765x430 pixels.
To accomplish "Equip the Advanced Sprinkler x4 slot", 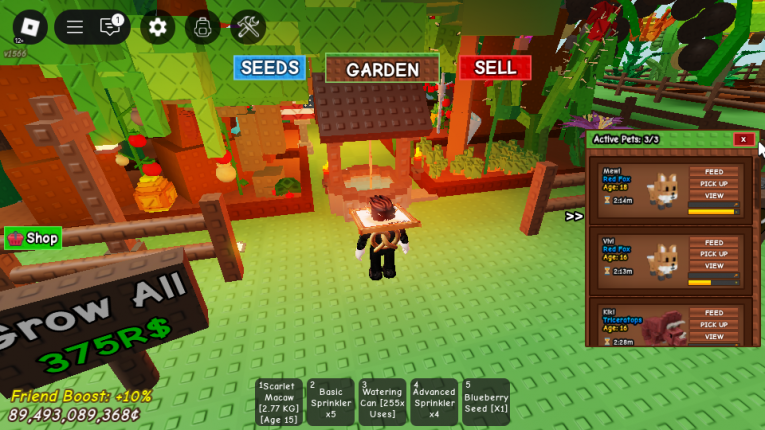I will [434, 402].
